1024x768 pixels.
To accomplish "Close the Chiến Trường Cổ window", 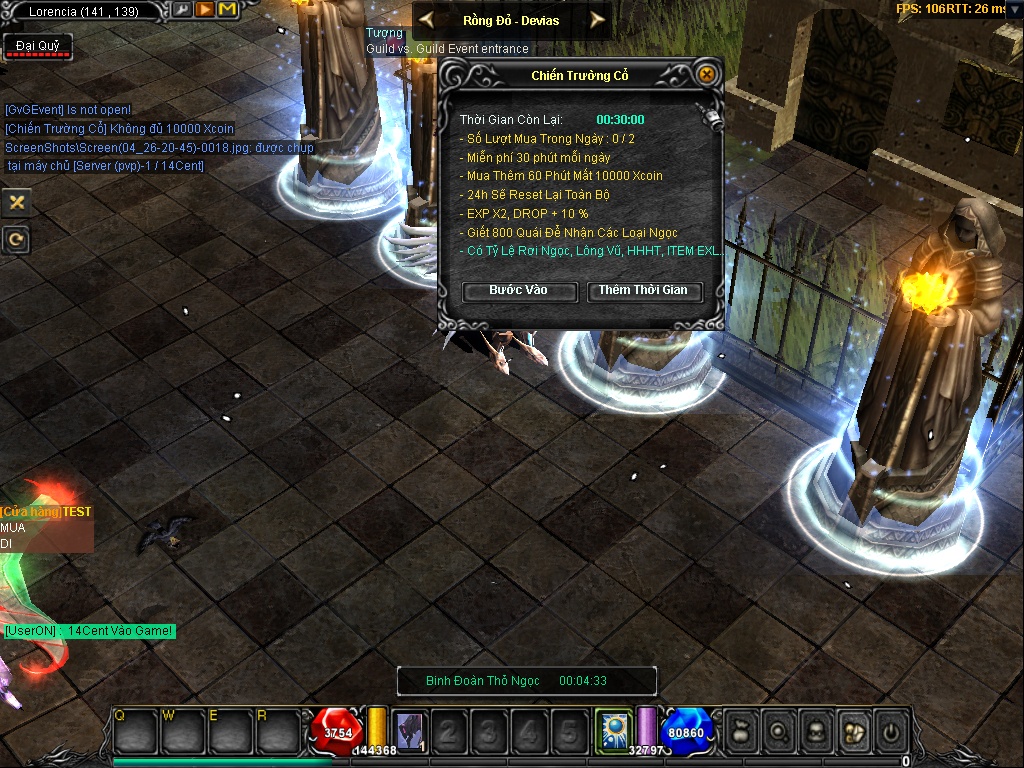I will (707, 75).
